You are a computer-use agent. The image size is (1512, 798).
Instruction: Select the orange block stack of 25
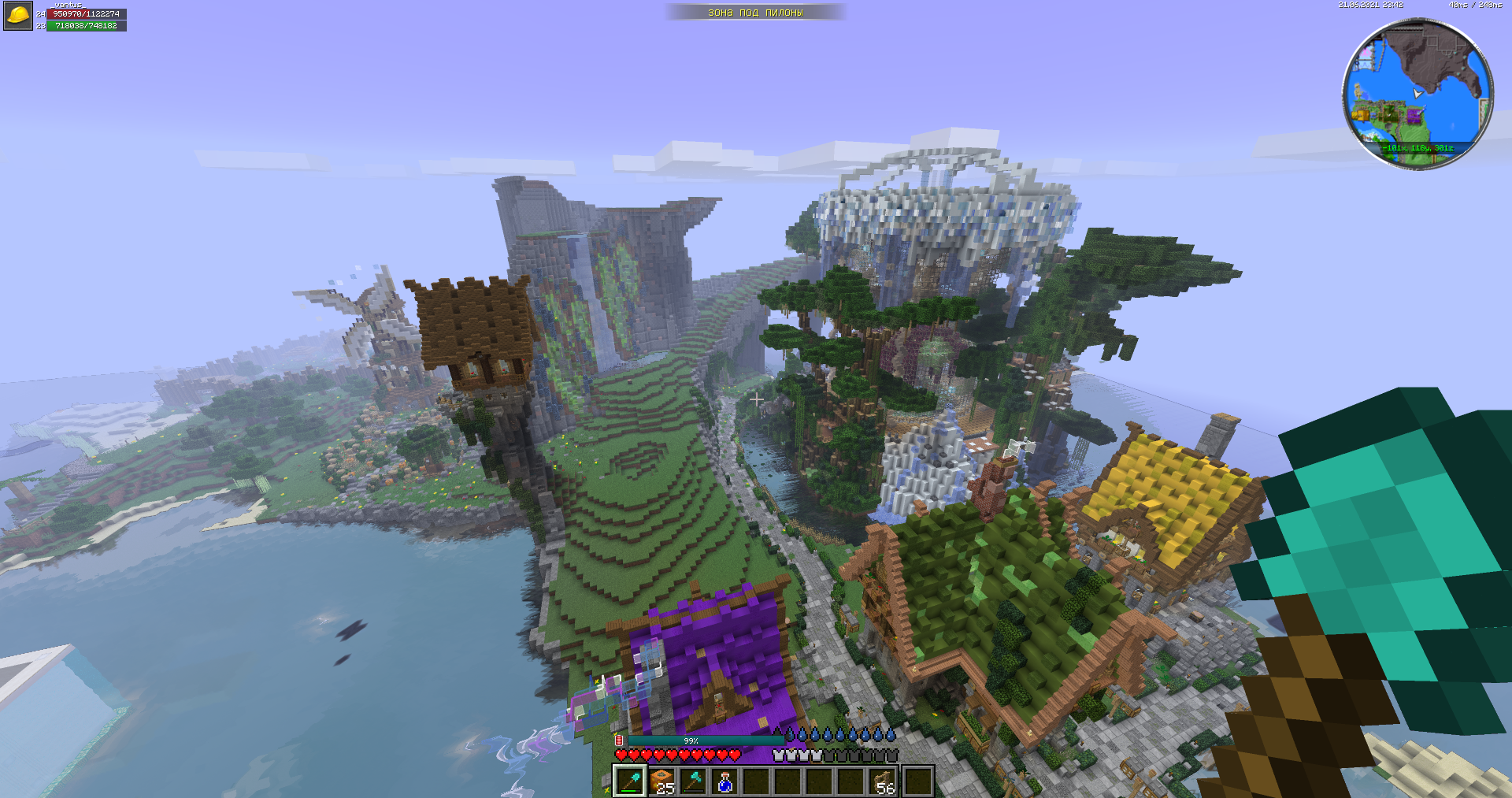661,781
